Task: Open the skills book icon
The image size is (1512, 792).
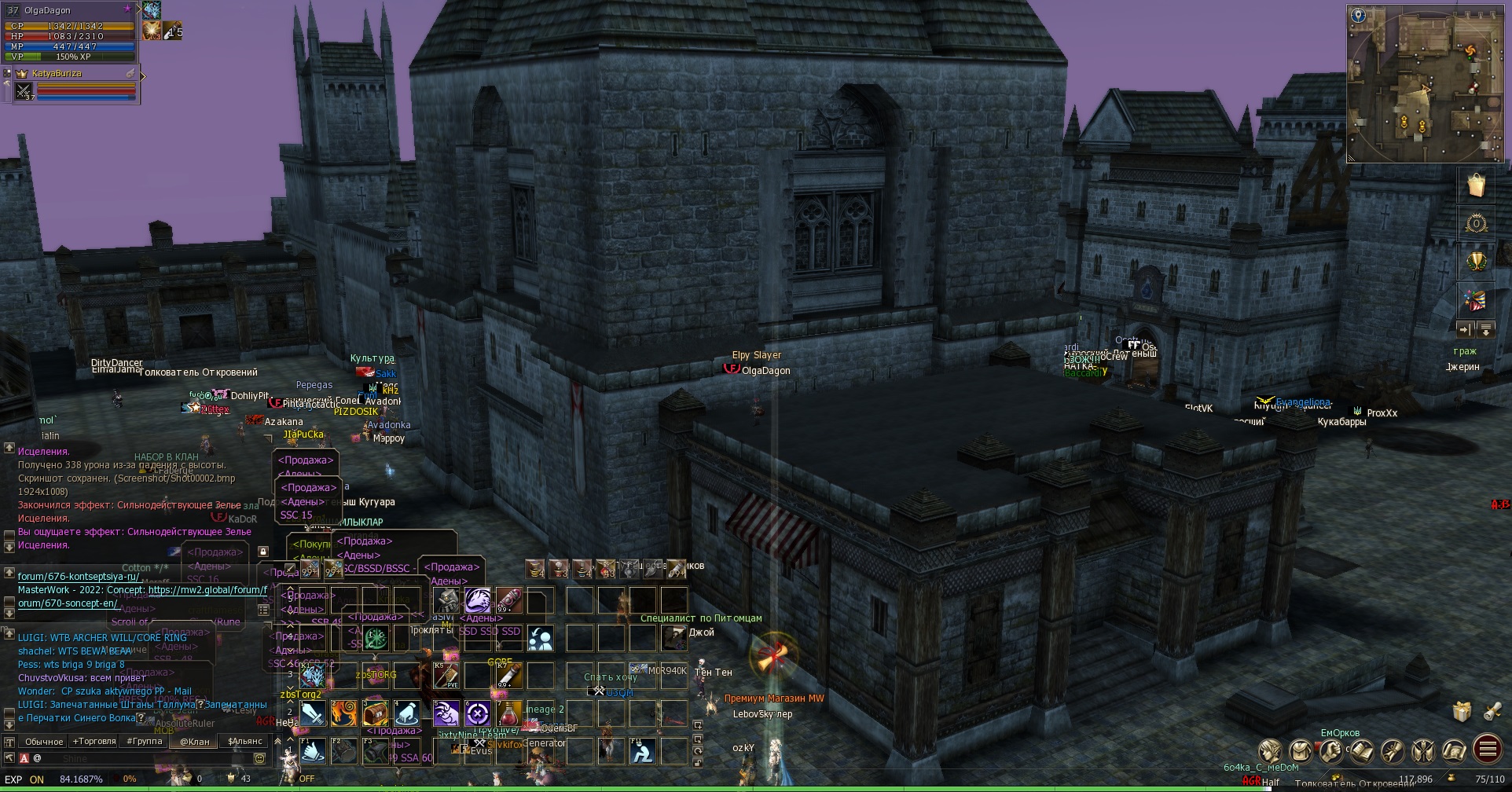Action: point(1362,751)
